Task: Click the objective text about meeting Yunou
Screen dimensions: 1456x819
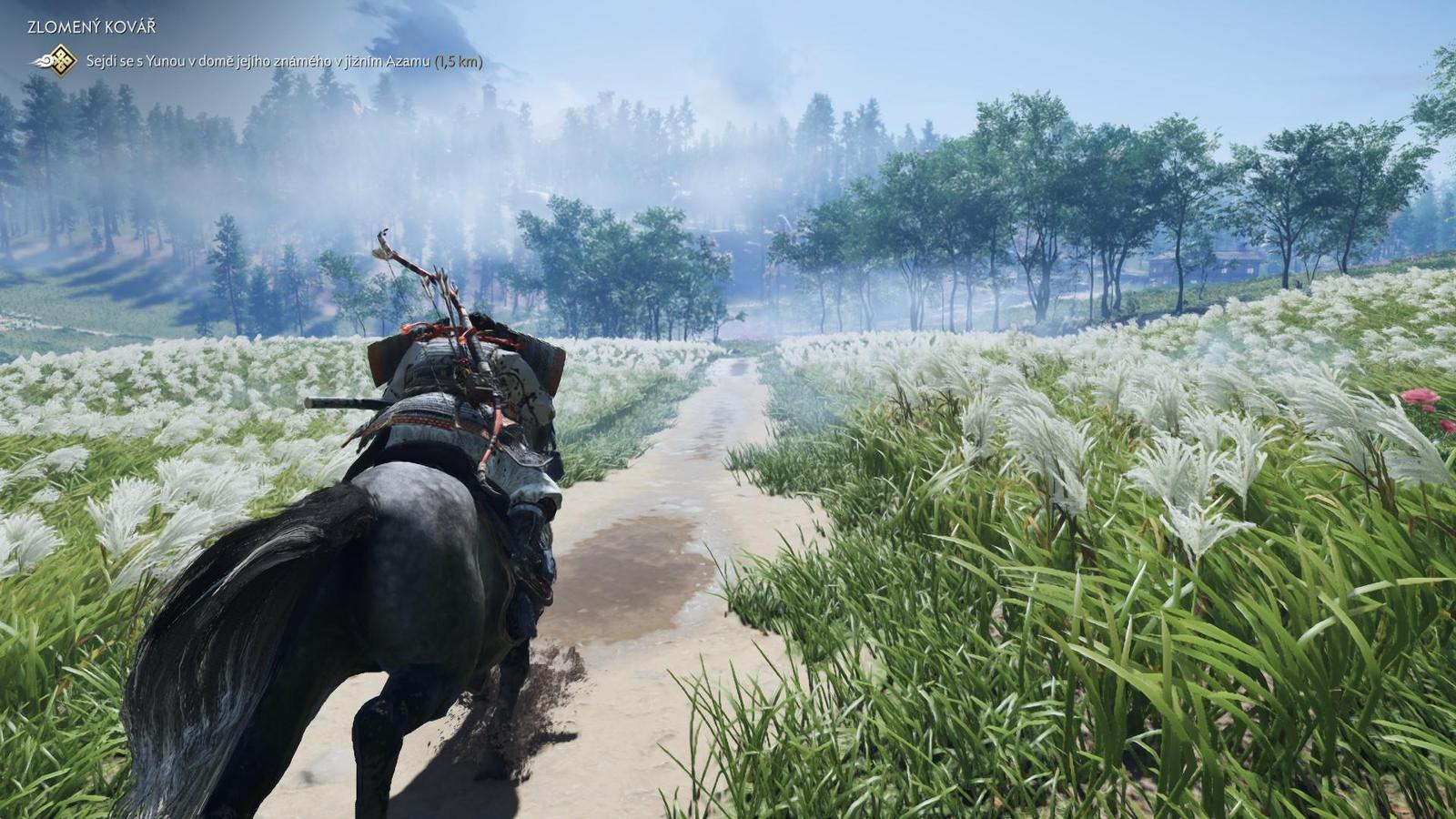Action: click(227, 62)
